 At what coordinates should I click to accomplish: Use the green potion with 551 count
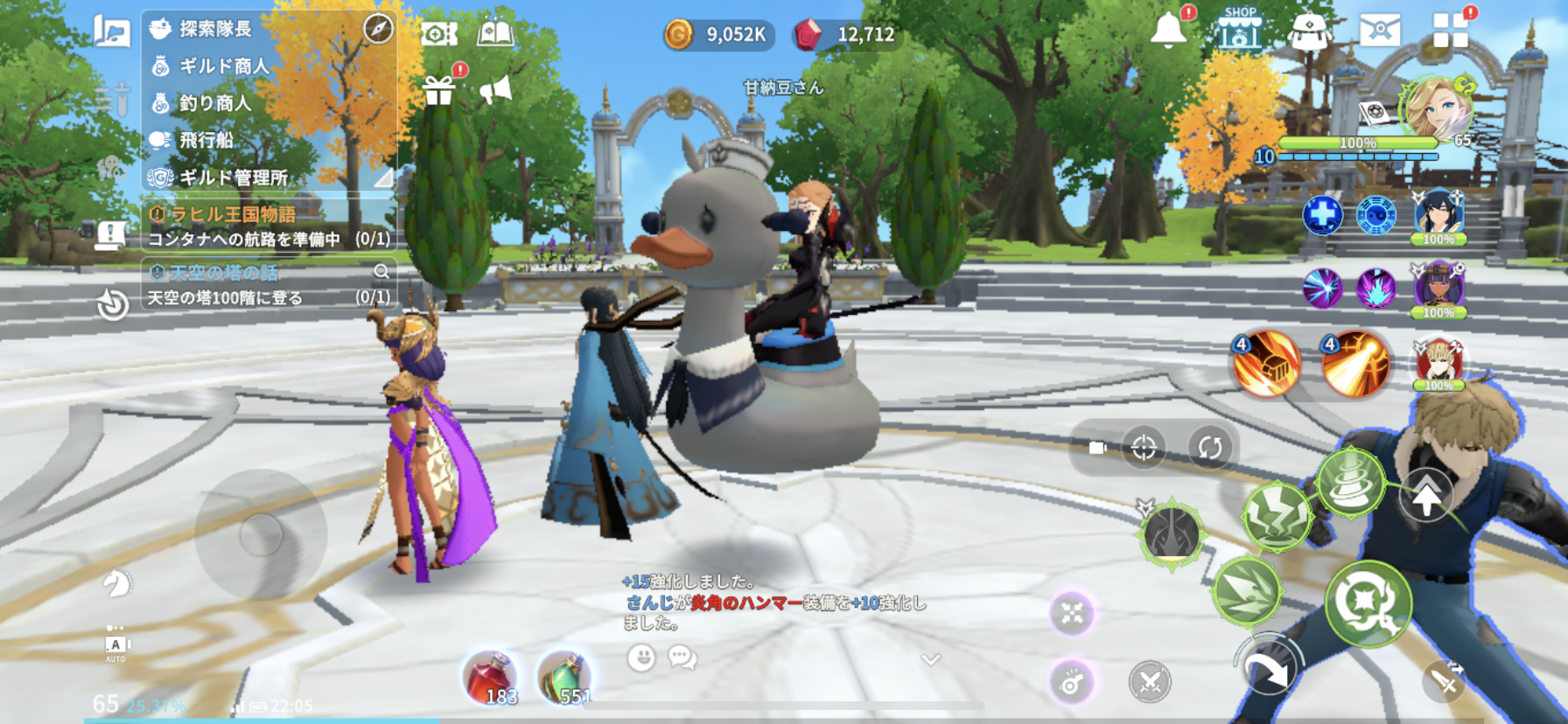564,678
